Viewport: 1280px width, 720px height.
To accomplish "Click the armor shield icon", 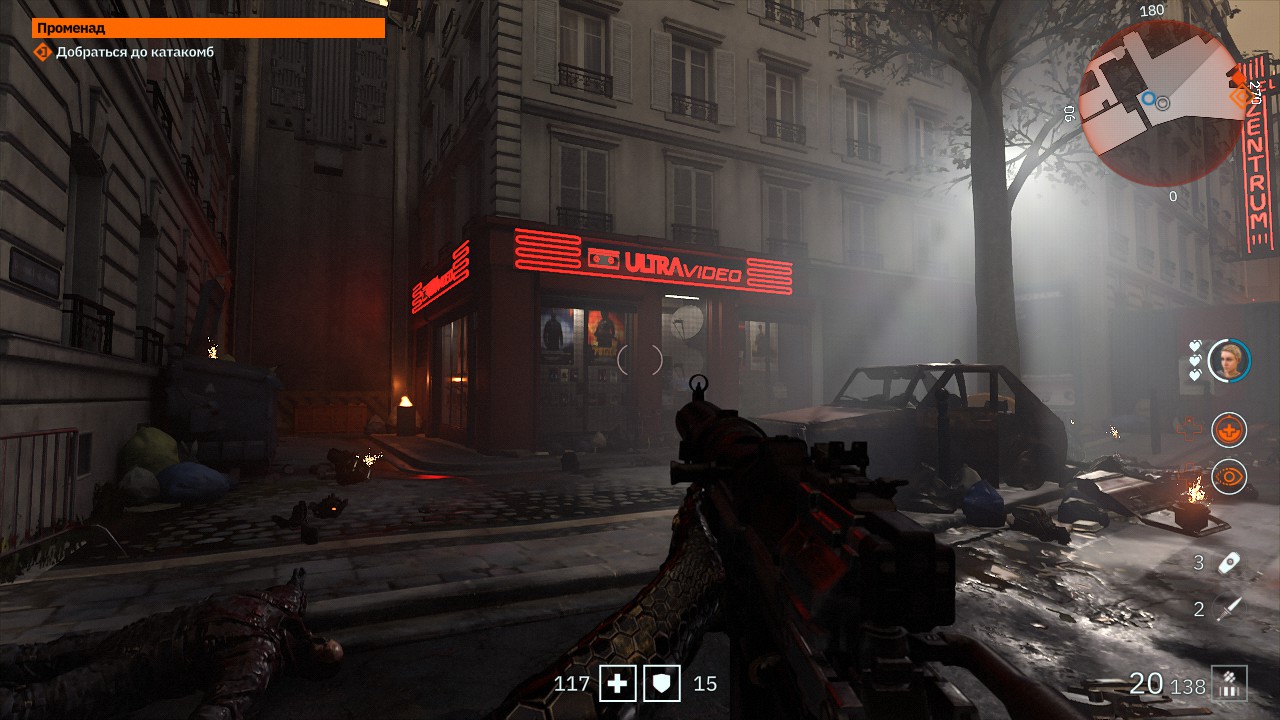I will coord(662,684).
